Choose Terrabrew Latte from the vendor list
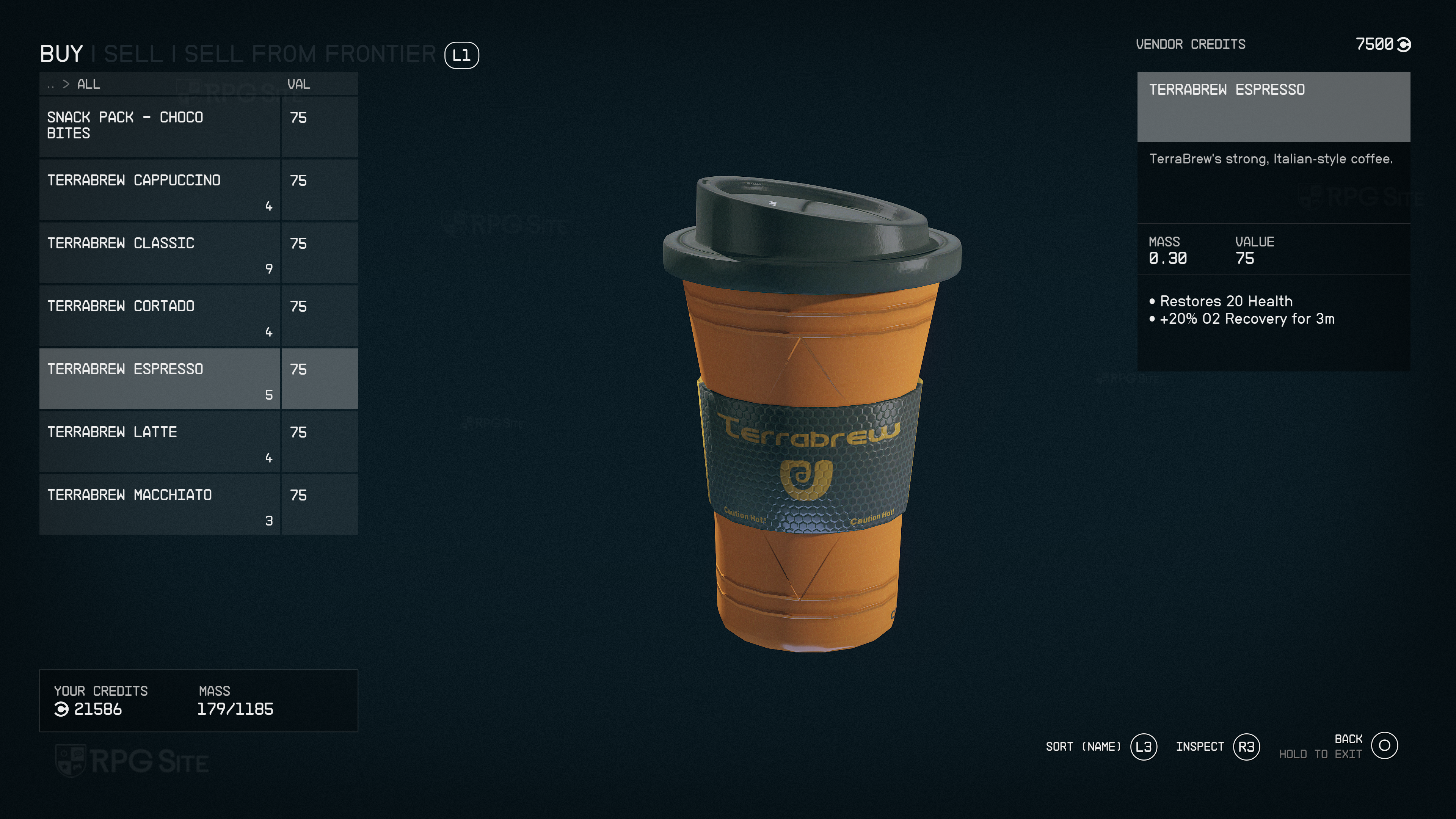This screenshot has height=819, width=1456. (x=159, y=441)
